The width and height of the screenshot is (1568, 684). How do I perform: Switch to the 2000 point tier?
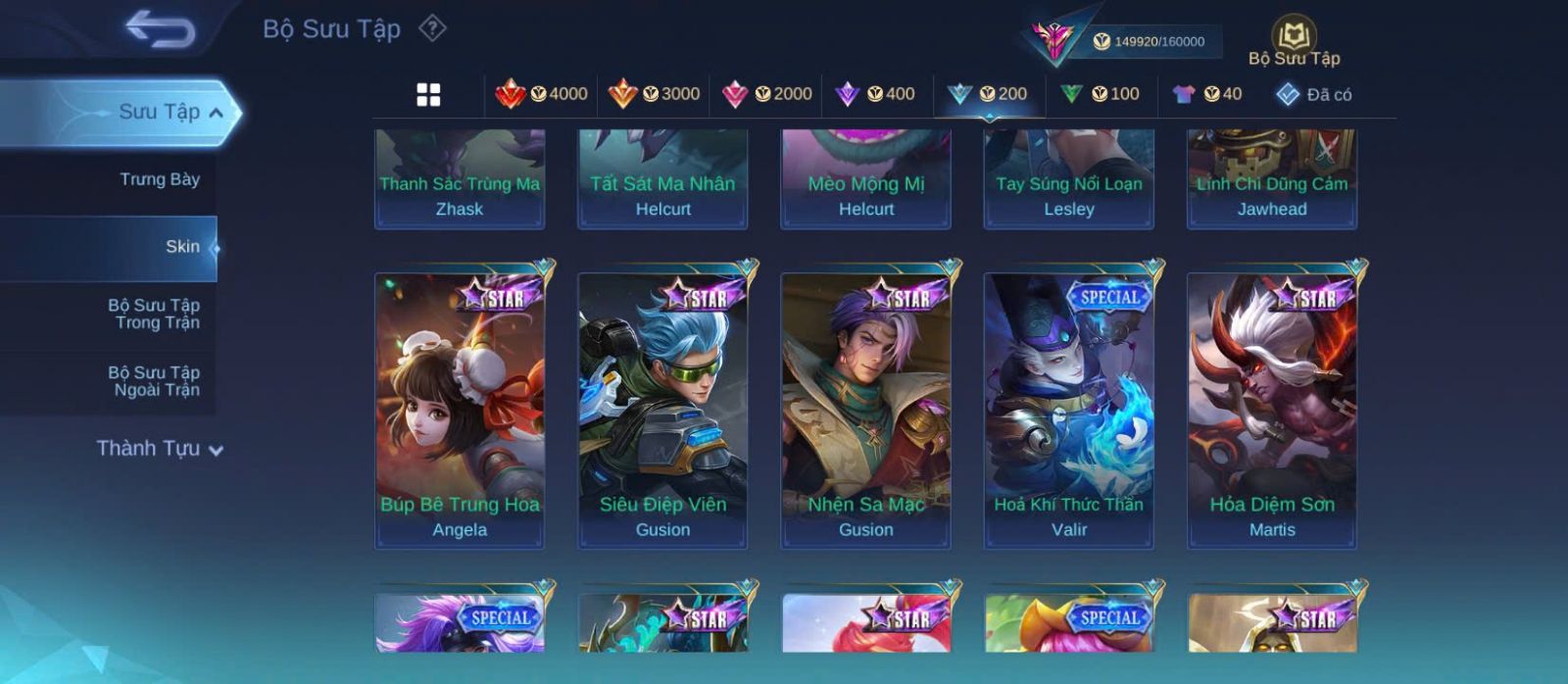tap(766, 94)
